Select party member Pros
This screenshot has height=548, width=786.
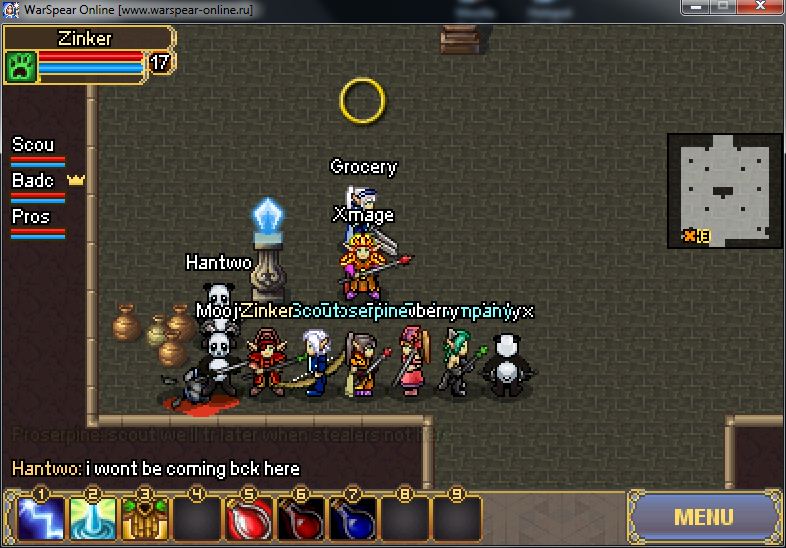37,222
